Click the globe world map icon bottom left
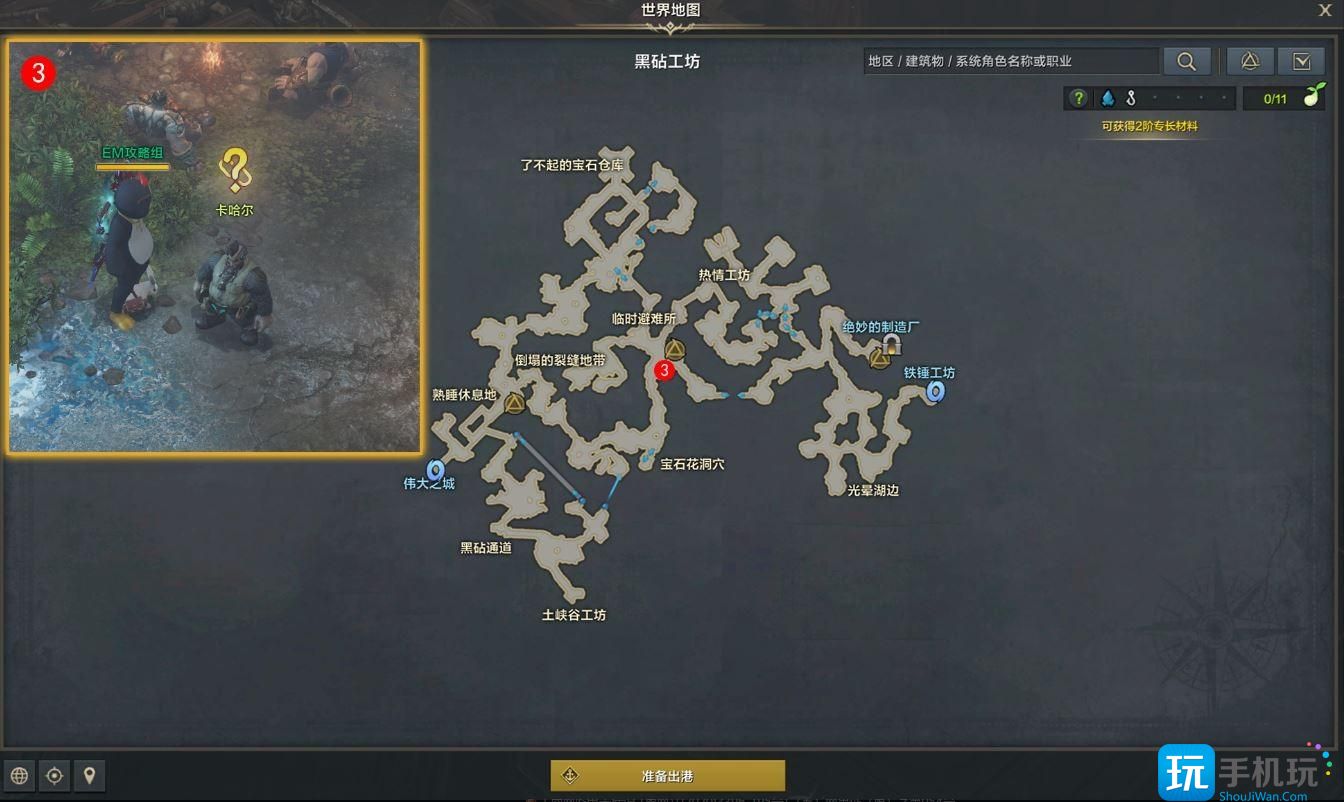The image size is (1344, 802). click(x=19, y=775)
